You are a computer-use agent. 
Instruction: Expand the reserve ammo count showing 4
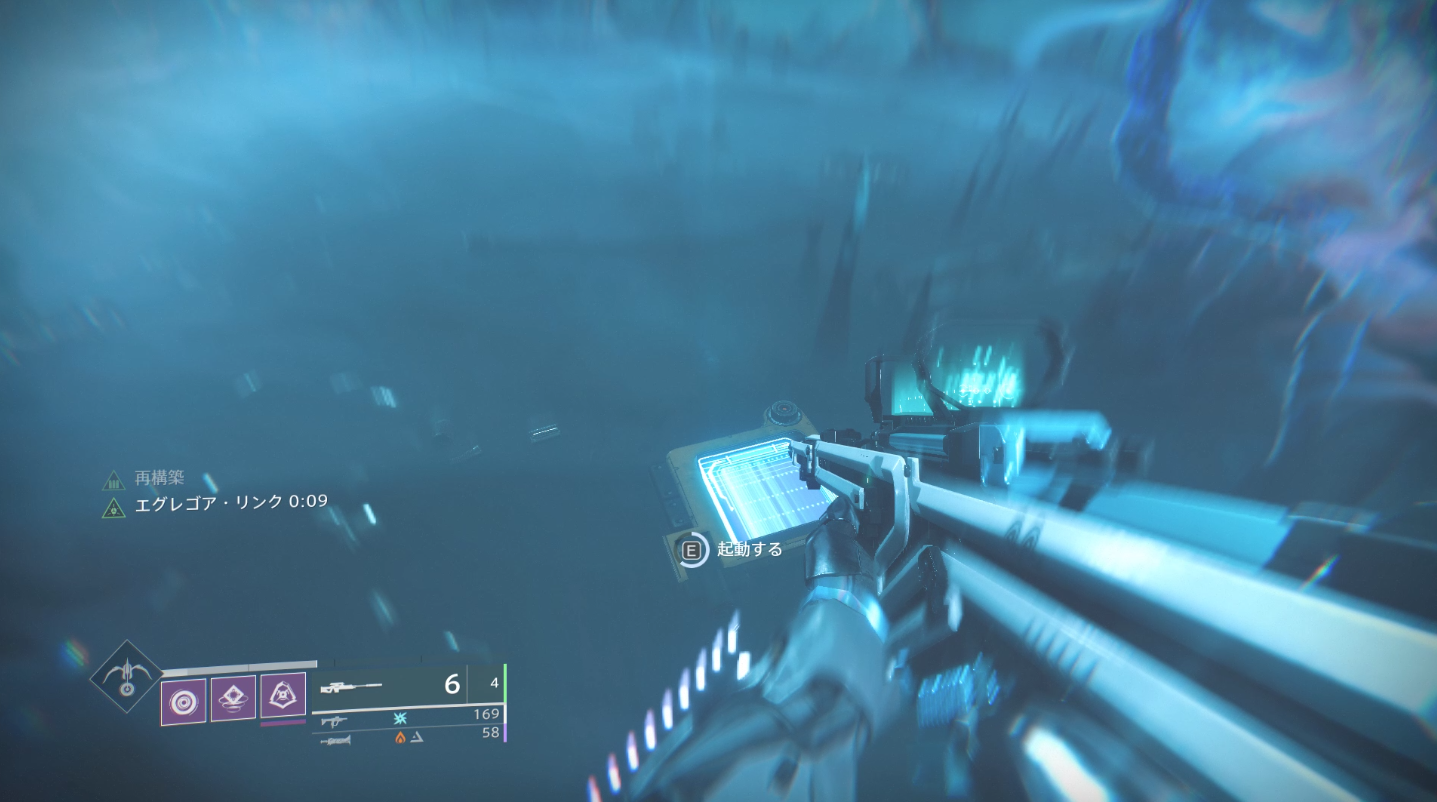pyautogui.click(x=494, y=683)
